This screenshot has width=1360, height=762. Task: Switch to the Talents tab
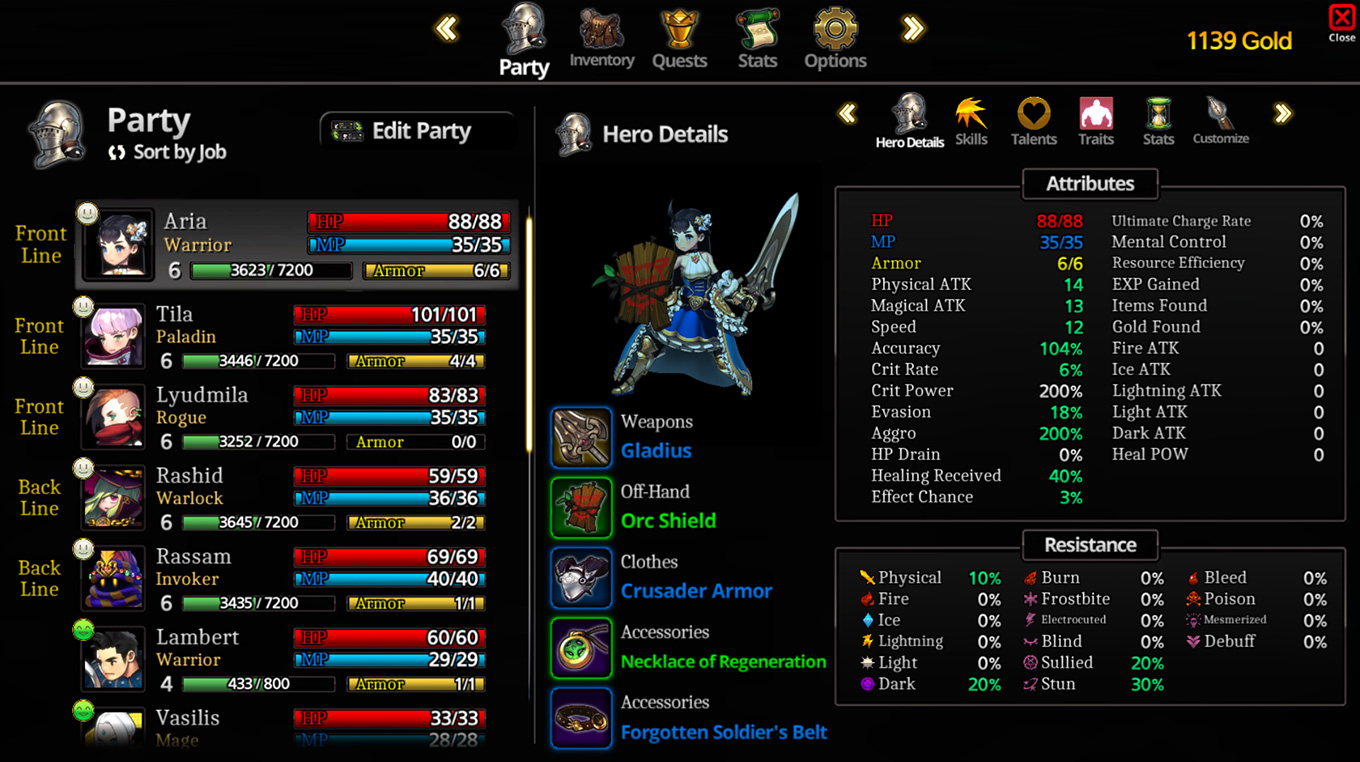(x=1034, y=121)
